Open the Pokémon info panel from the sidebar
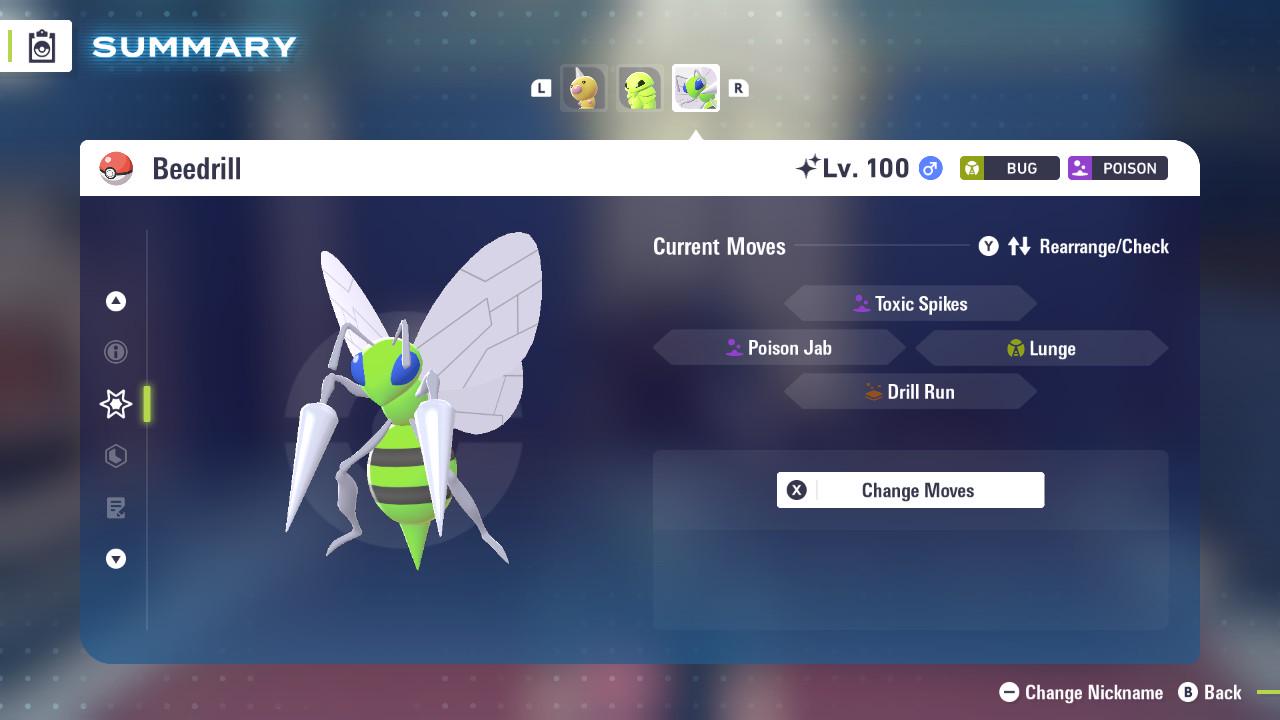The height and width of the screenshot is (720, 1280). [x=116, y=352]
